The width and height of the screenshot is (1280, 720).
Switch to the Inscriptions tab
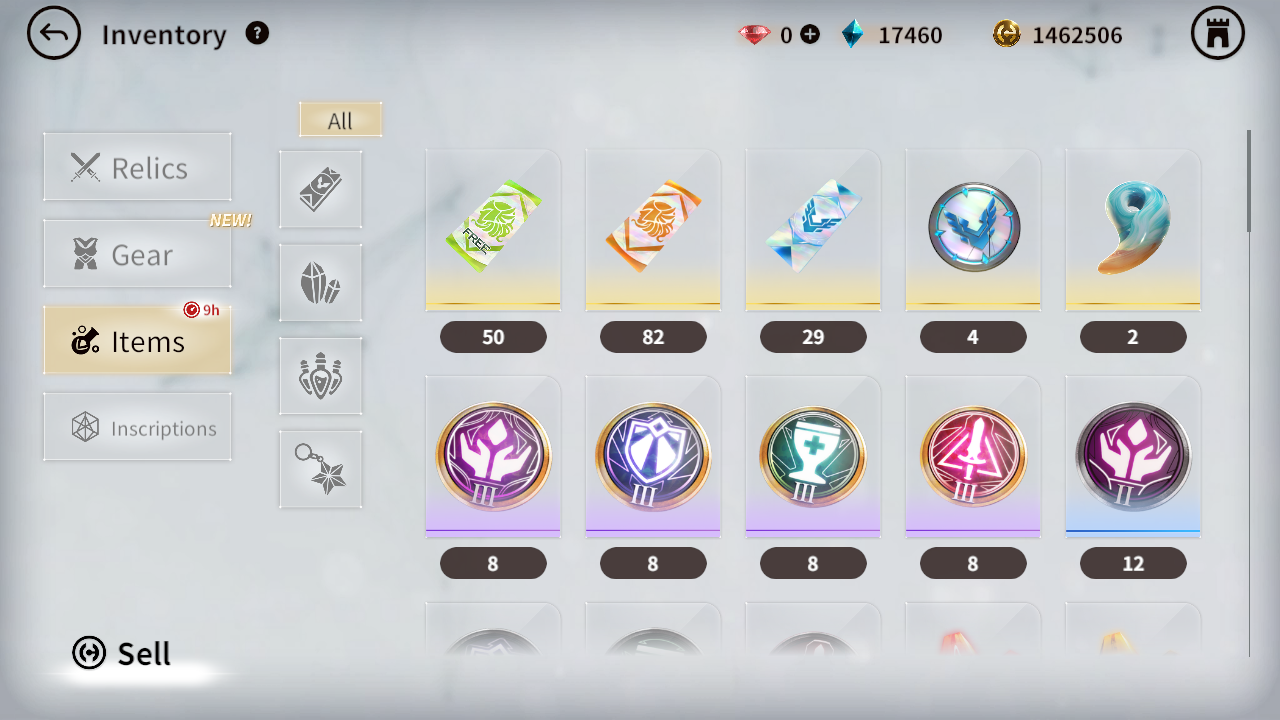[137, 427]
